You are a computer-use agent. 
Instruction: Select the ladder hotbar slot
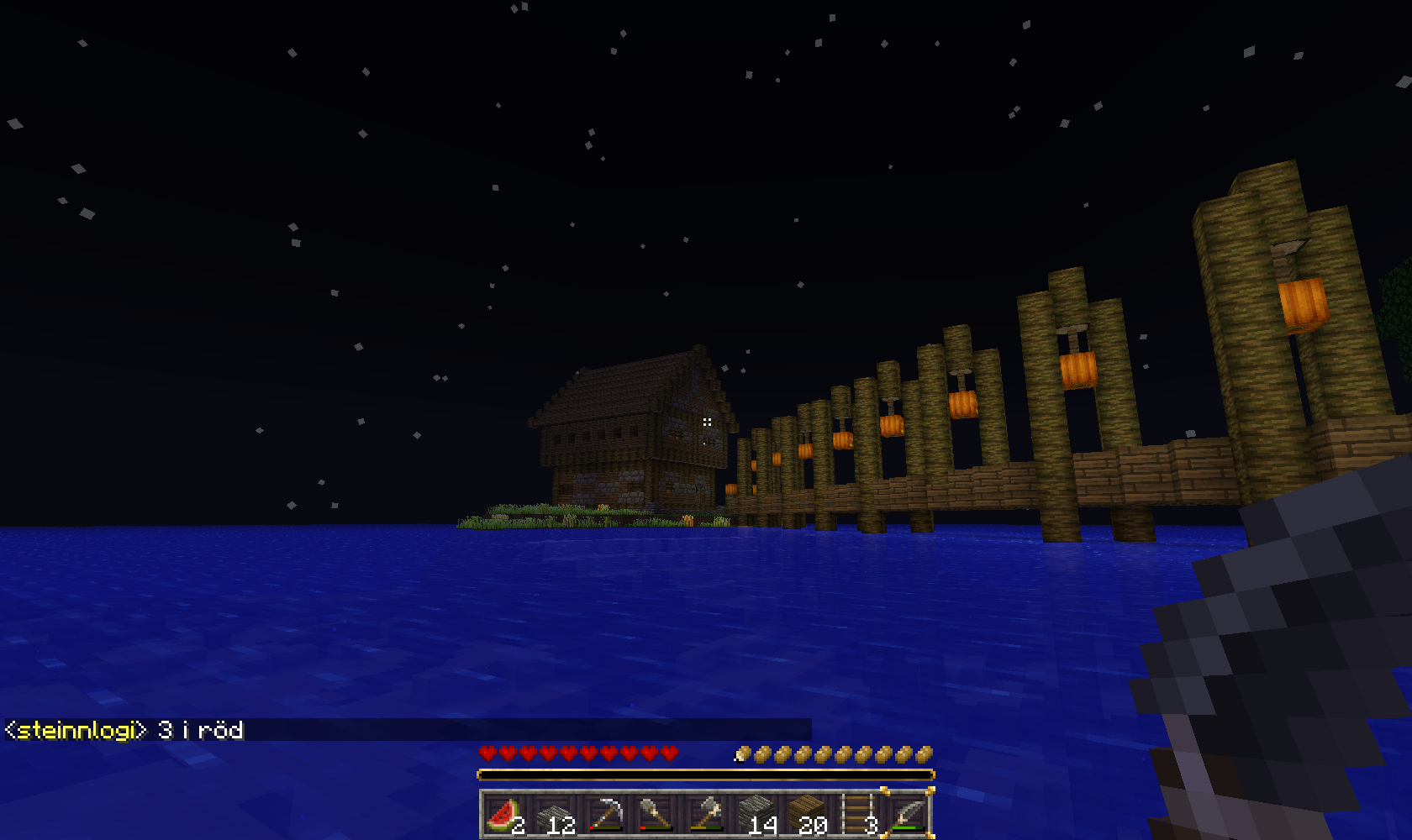tap(857, 815)
